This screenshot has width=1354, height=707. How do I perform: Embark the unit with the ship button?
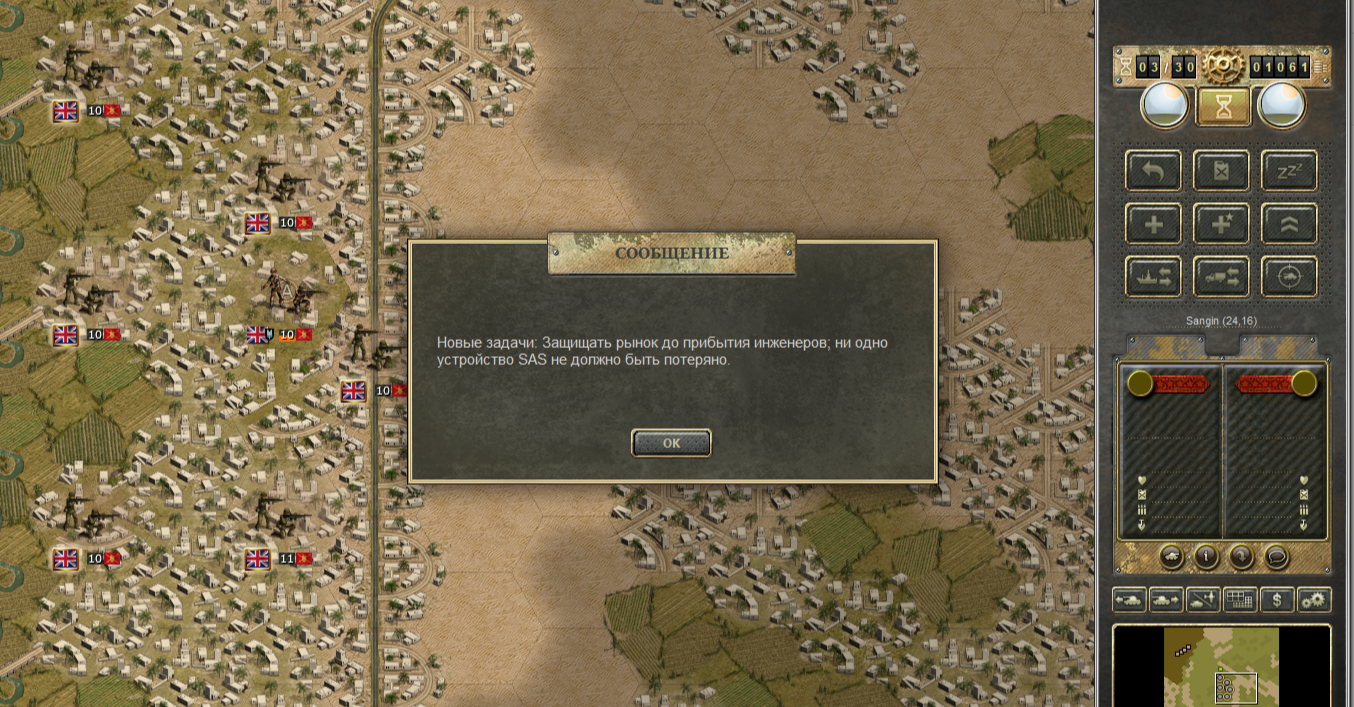[x=1153, y=277]
